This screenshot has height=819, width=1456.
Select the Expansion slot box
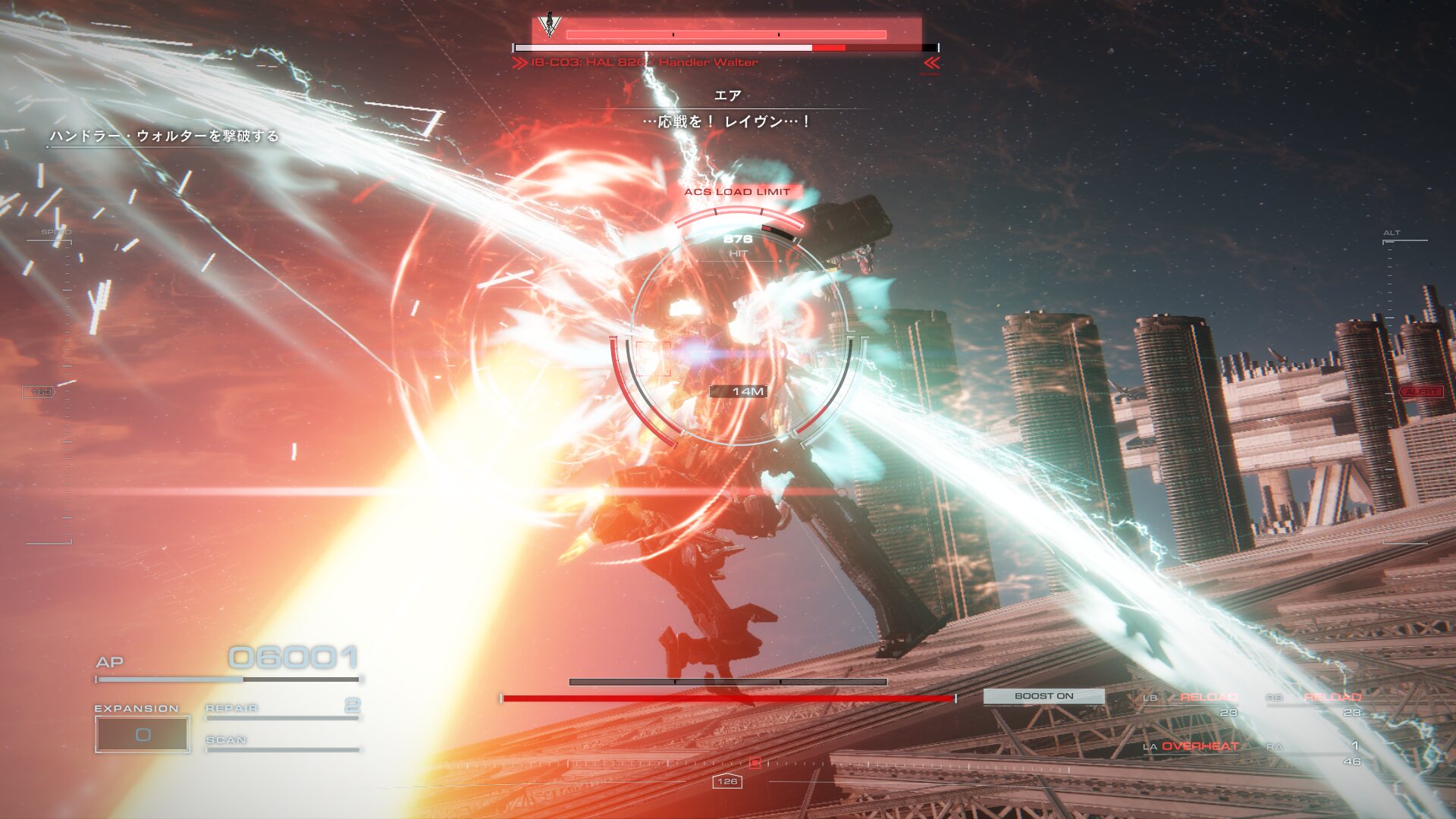tap(143, 734)
